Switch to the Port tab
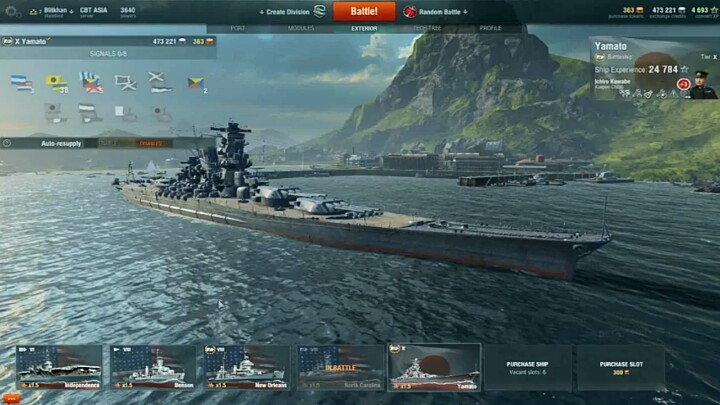 point(238,28)
